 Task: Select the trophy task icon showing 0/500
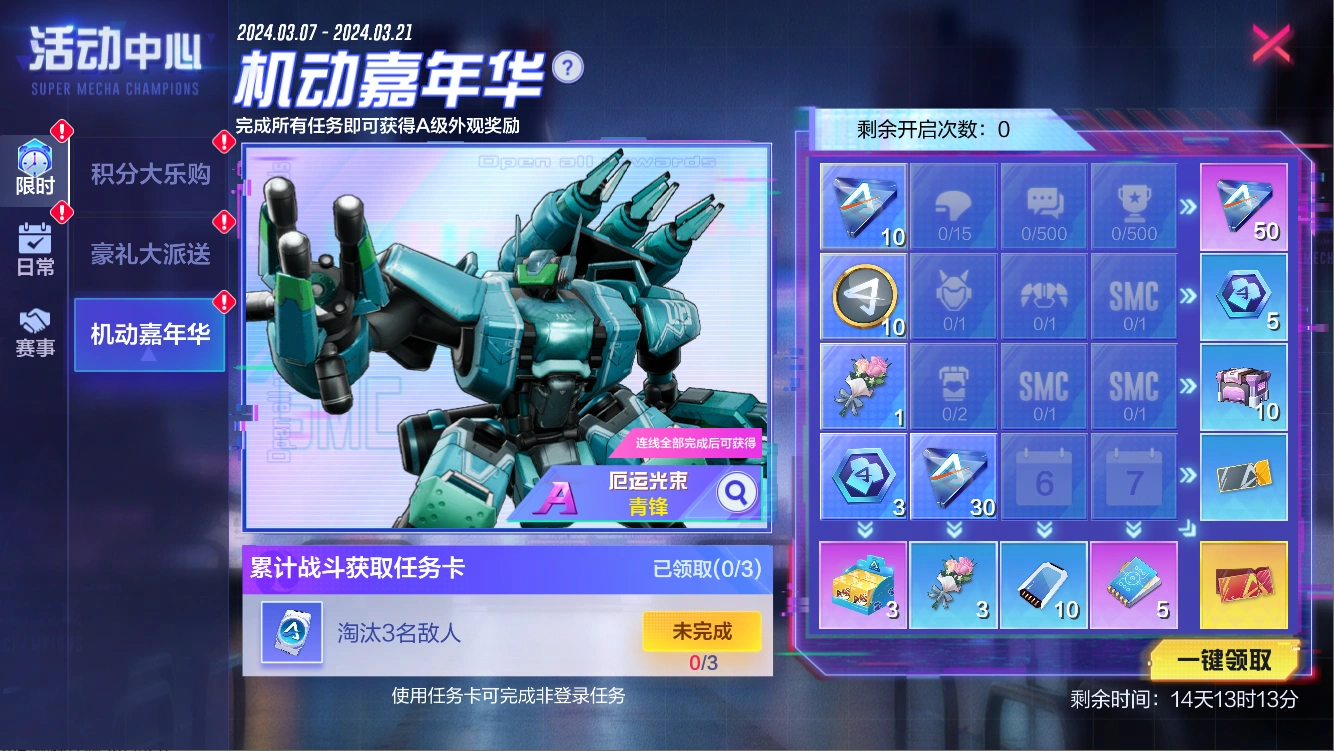tap(1133, 206)
